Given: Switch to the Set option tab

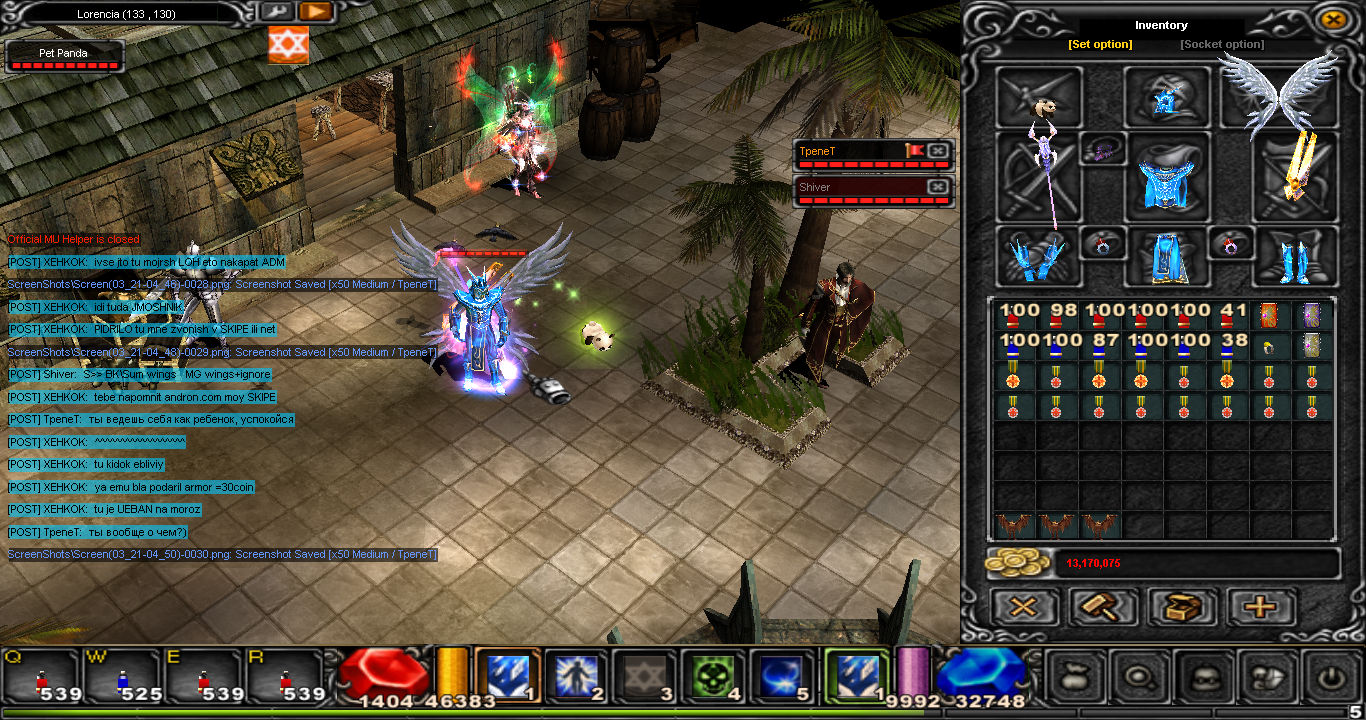Looking at the screenshot, I should [x=1100, y=44].
